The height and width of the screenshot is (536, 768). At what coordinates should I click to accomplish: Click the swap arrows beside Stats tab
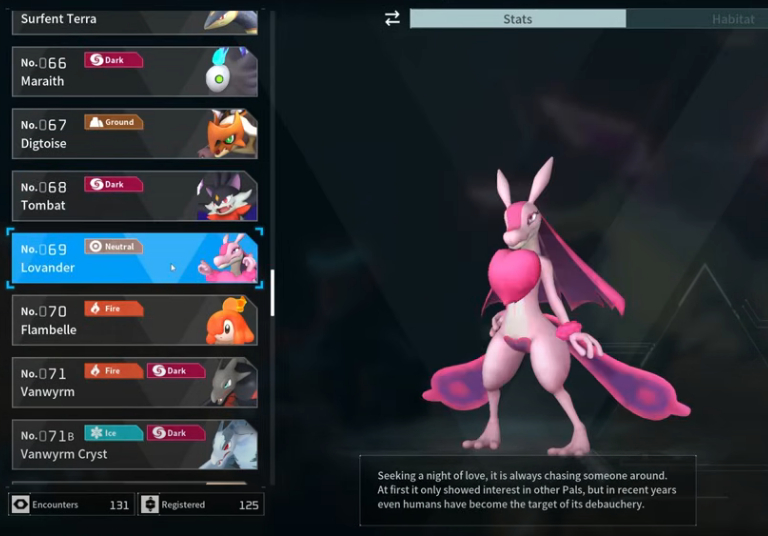point(392,19)
